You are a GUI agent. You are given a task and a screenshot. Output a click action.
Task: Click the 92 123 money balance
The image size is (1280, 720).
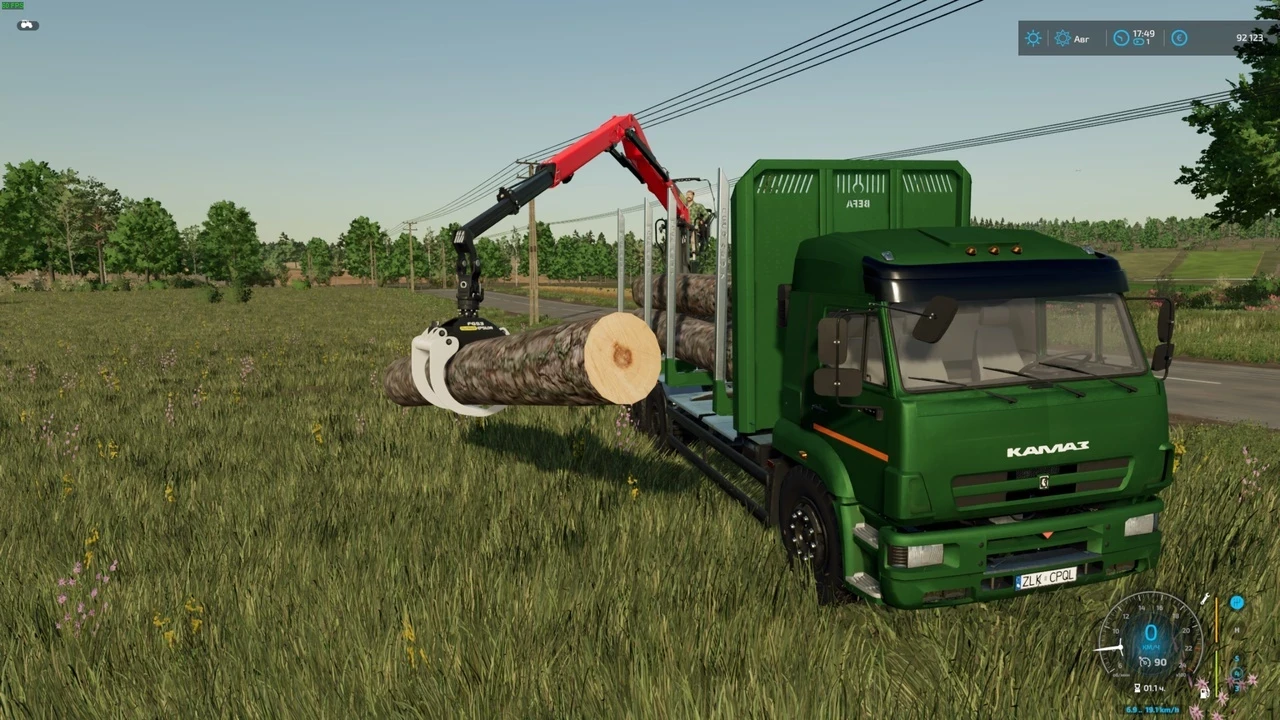1250,37
